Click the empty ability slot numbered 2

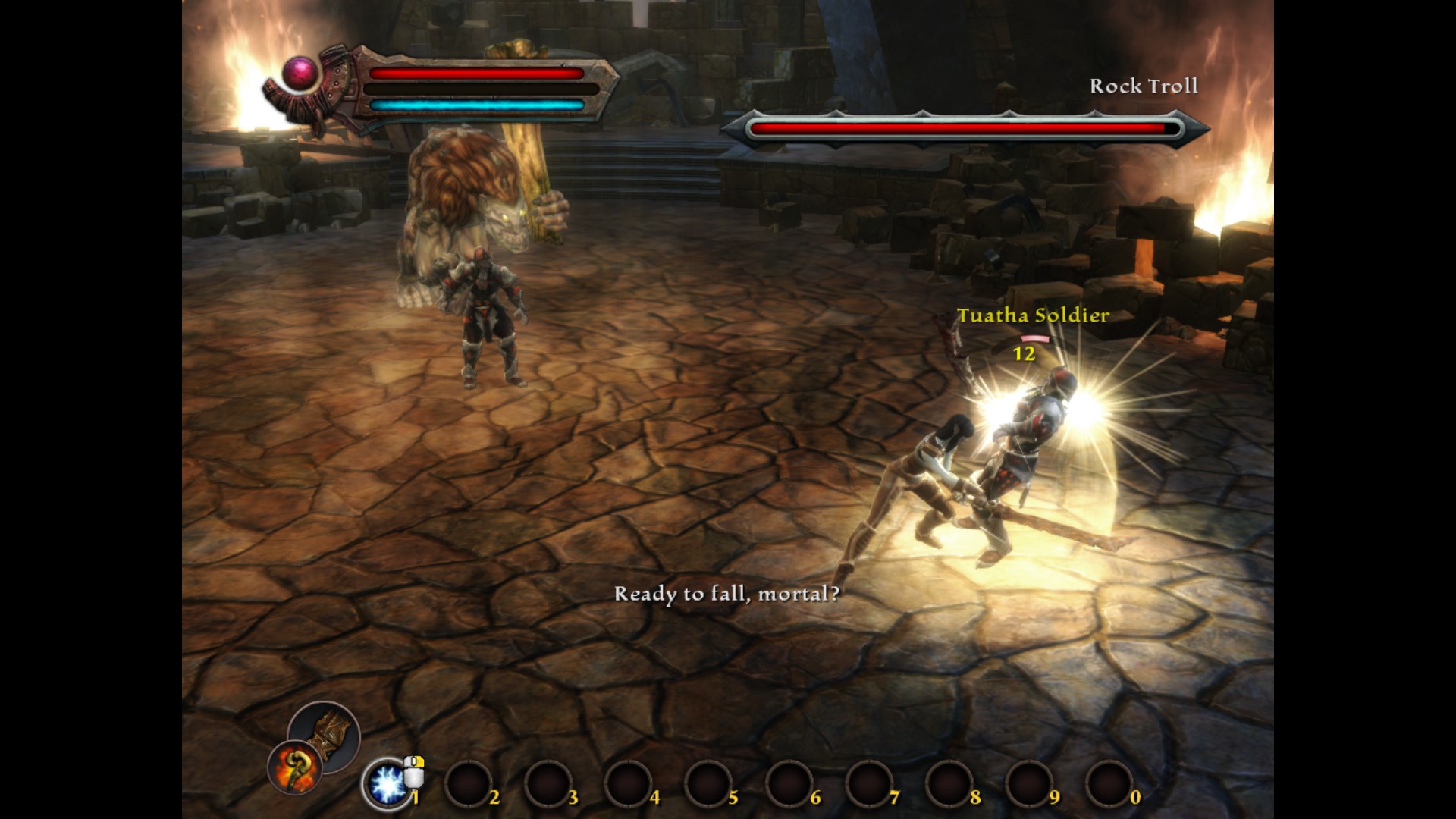[x=468, y=784]
